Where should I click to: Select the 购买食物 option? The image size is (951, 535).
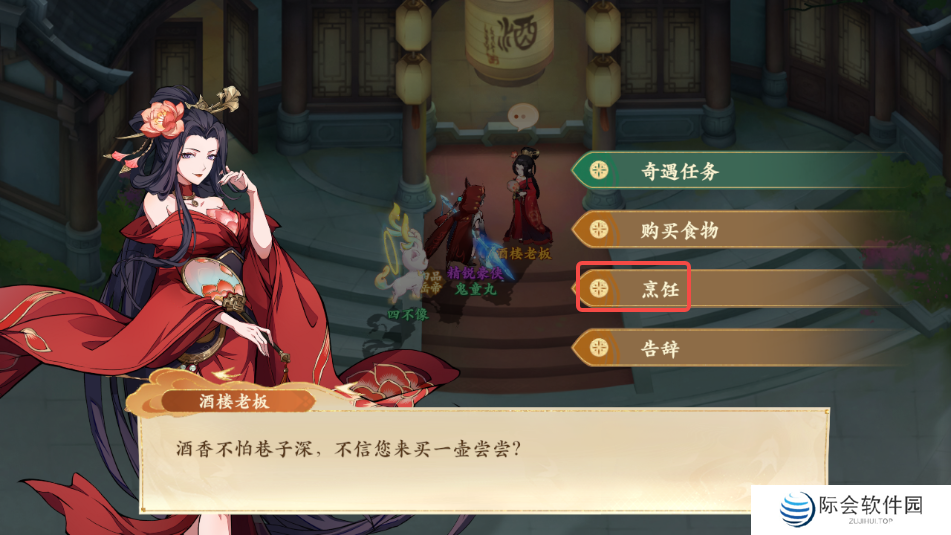click(x=680, y=230)
